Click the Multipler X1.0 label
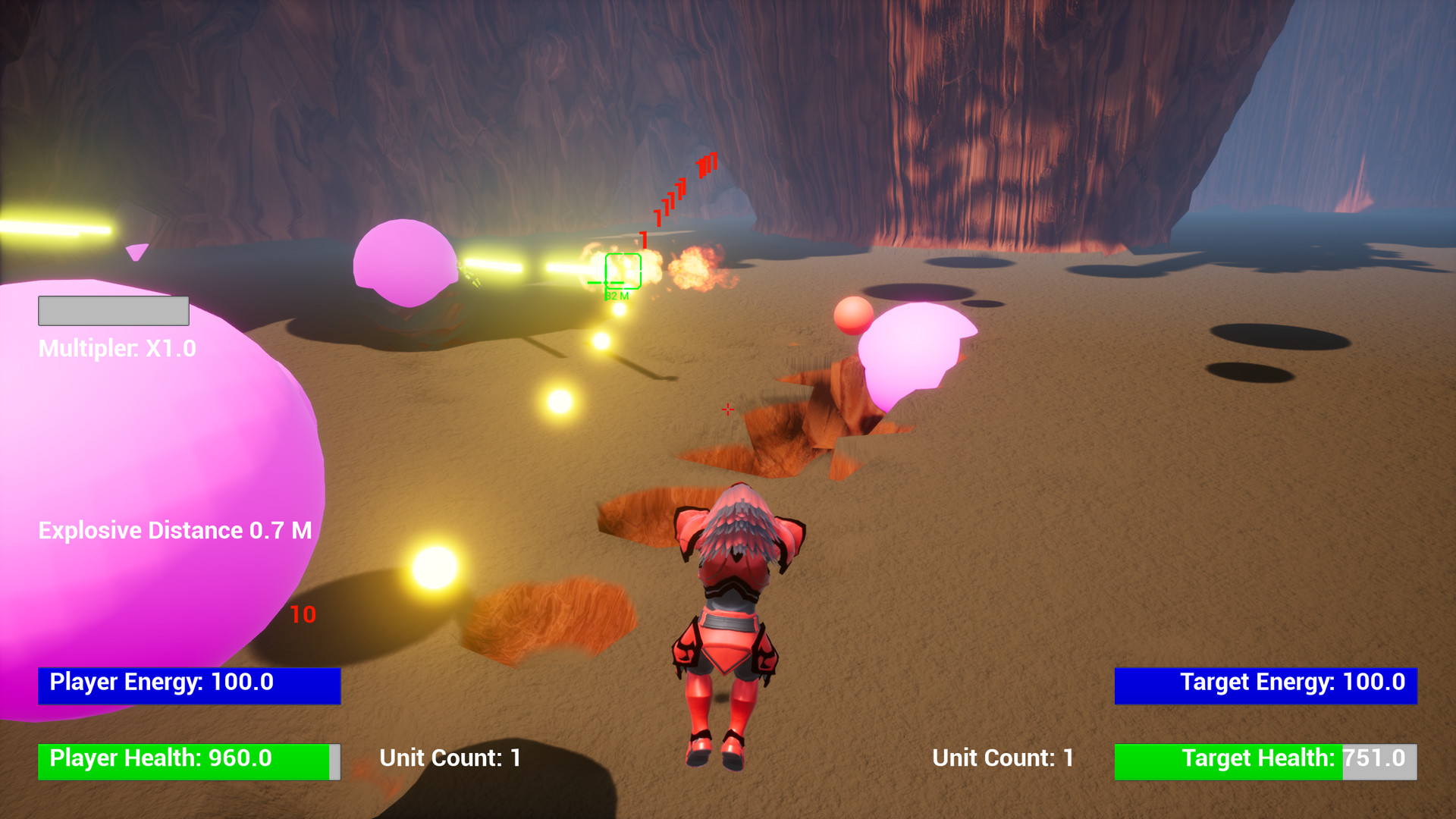The width and height of the screenshot is (1456, 819). tap(117, 350)
